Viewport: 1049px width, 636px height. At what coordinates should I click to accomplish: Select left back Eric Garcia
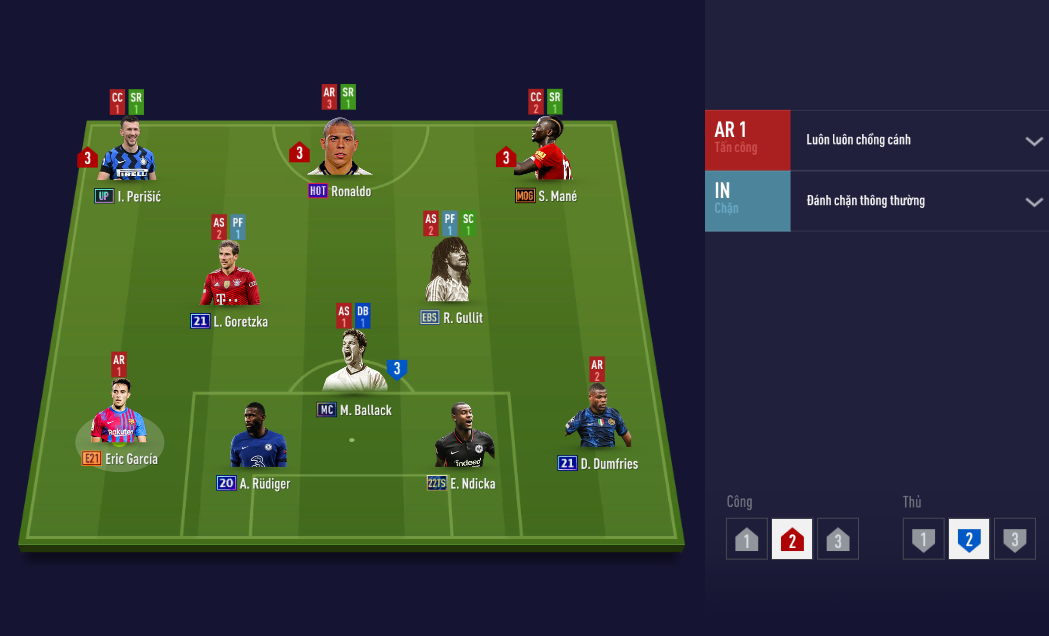tap(119, 415)
